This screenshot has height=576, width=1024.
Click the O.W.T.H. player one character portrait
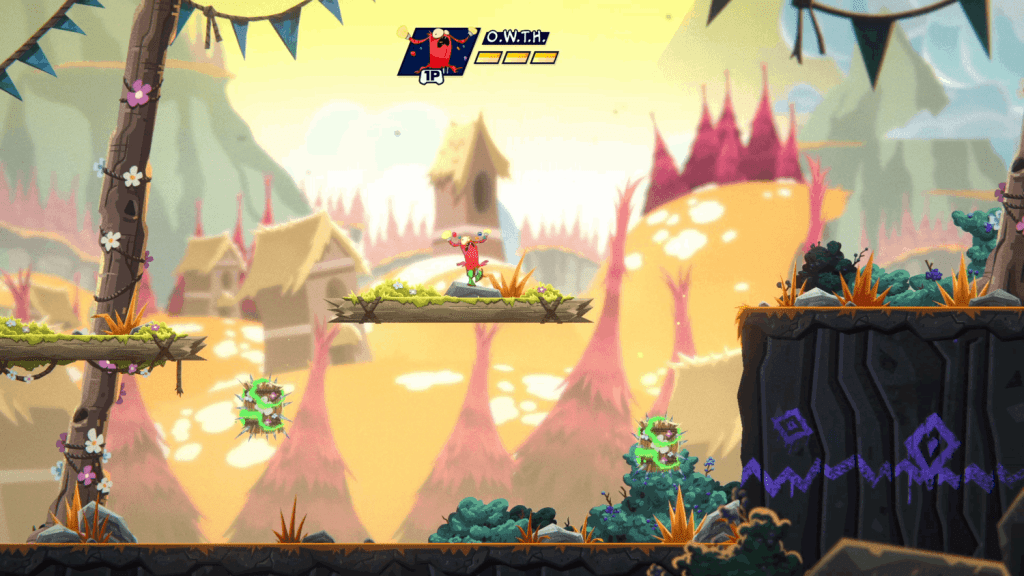tap(436, 51)
